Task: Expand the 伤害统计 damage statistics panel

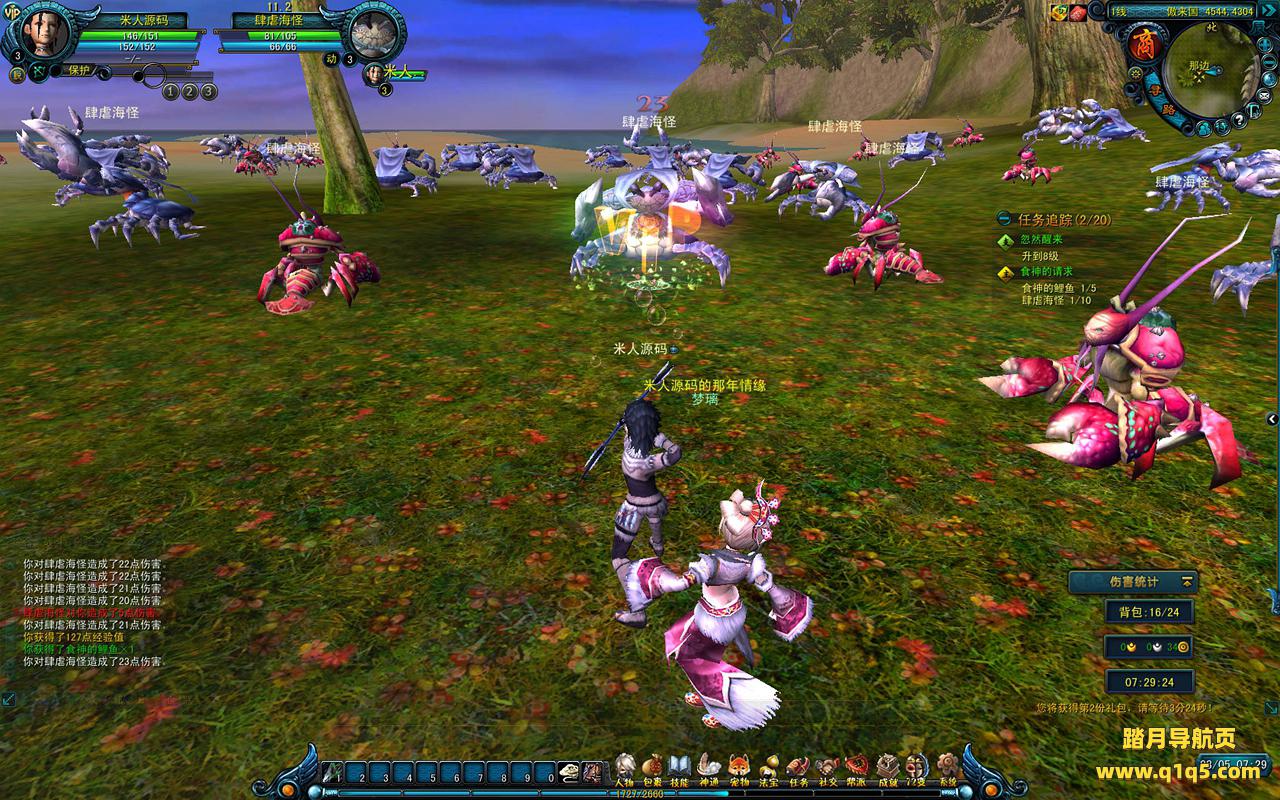Action: [x=1187, y=581]
